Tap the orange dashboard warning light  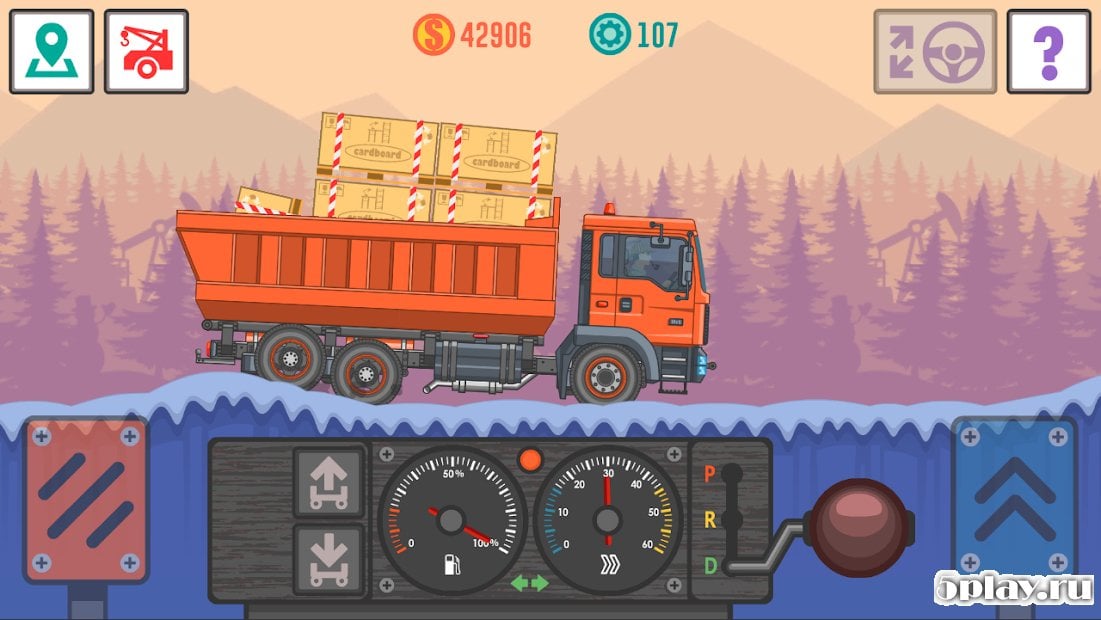[x=530, y=460]
